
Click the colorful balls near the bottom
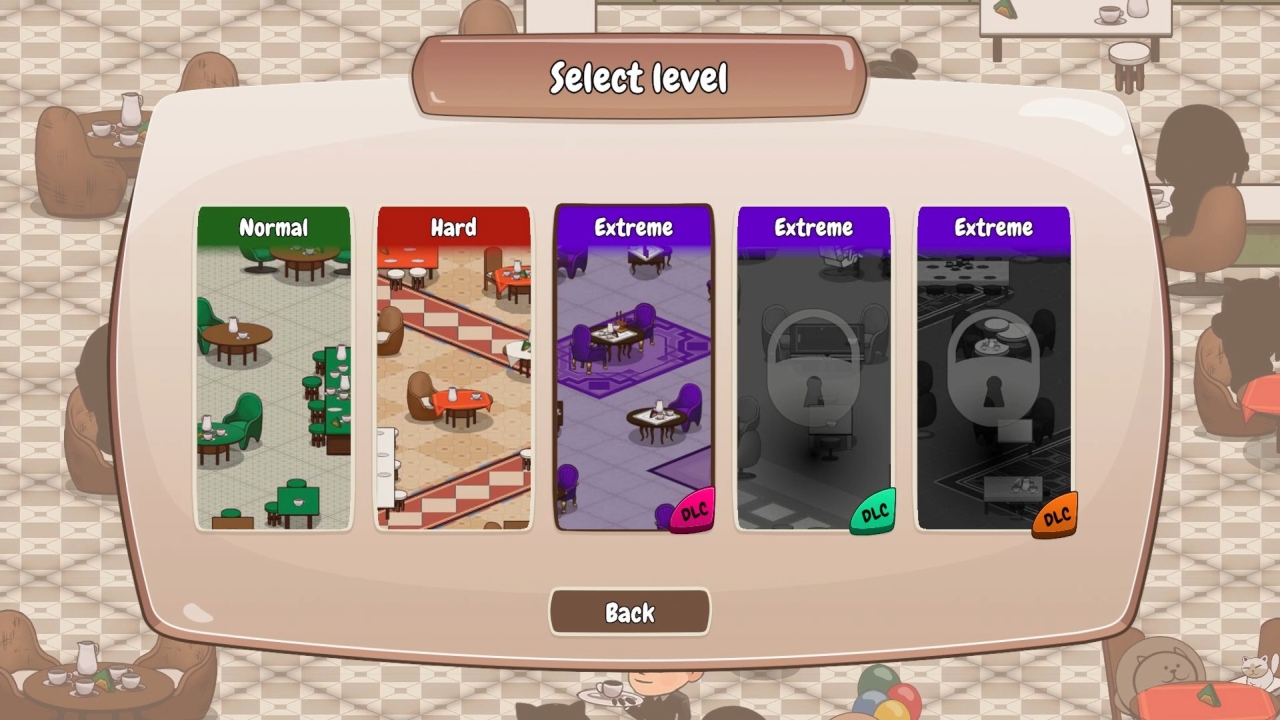(x=880, y=700)
